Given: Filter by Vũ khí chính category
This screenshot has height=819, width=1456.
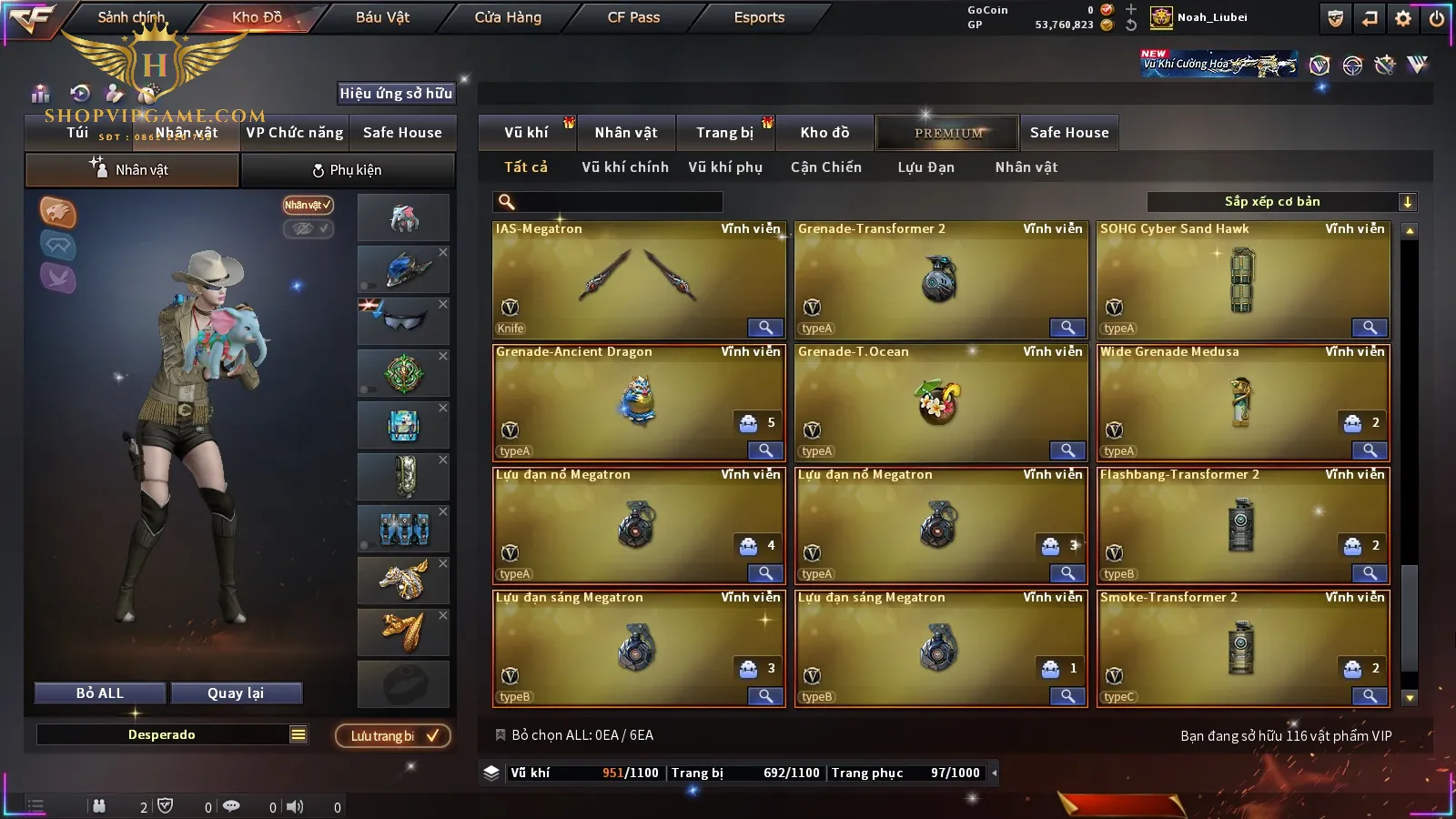Looking at the screenshot, I should point(625,167).
